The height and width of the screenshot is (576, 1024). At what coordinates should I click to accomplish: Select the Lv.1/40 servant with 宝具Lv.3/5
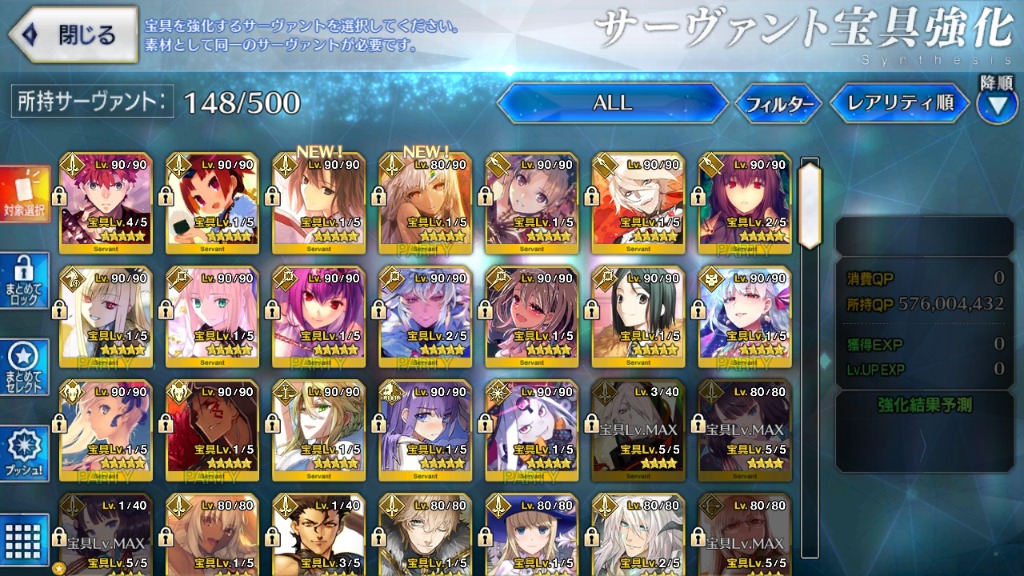click(318, 532)
